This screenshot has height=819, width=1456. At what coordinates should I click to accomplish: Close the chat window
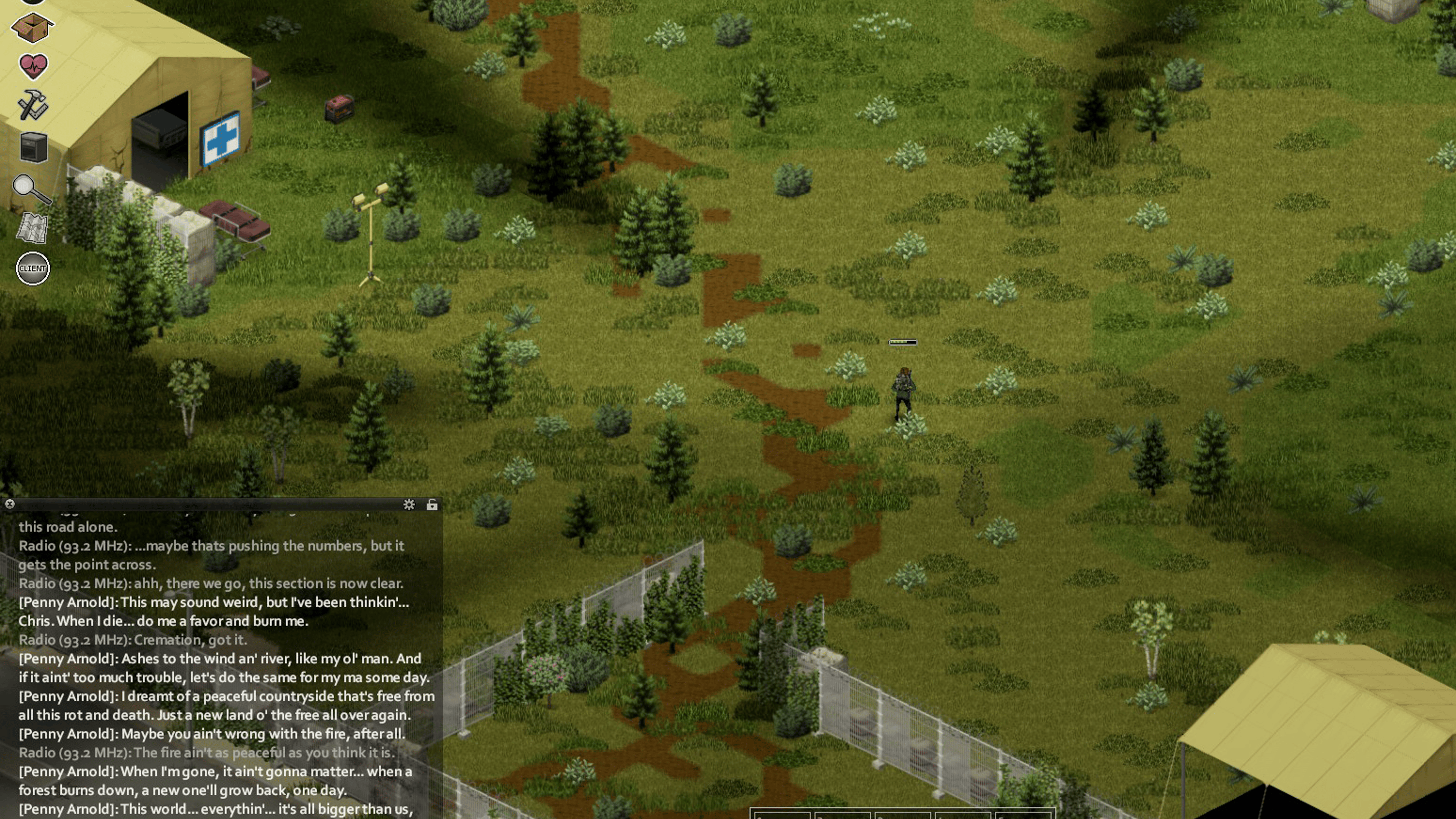point(9,504)
